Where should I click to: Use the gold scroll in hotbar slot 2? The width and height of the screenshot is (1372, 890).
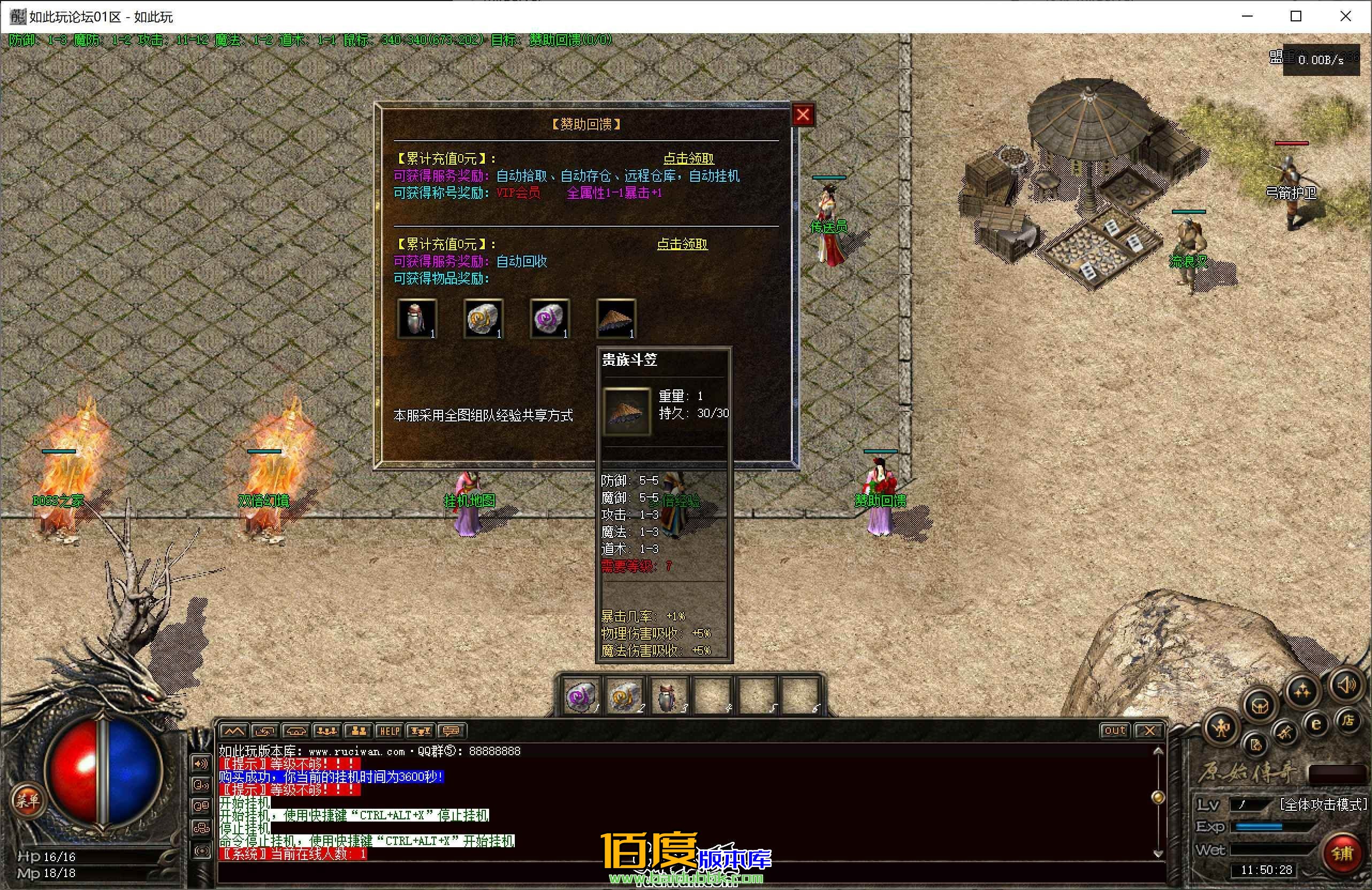(x=624, y=696)
